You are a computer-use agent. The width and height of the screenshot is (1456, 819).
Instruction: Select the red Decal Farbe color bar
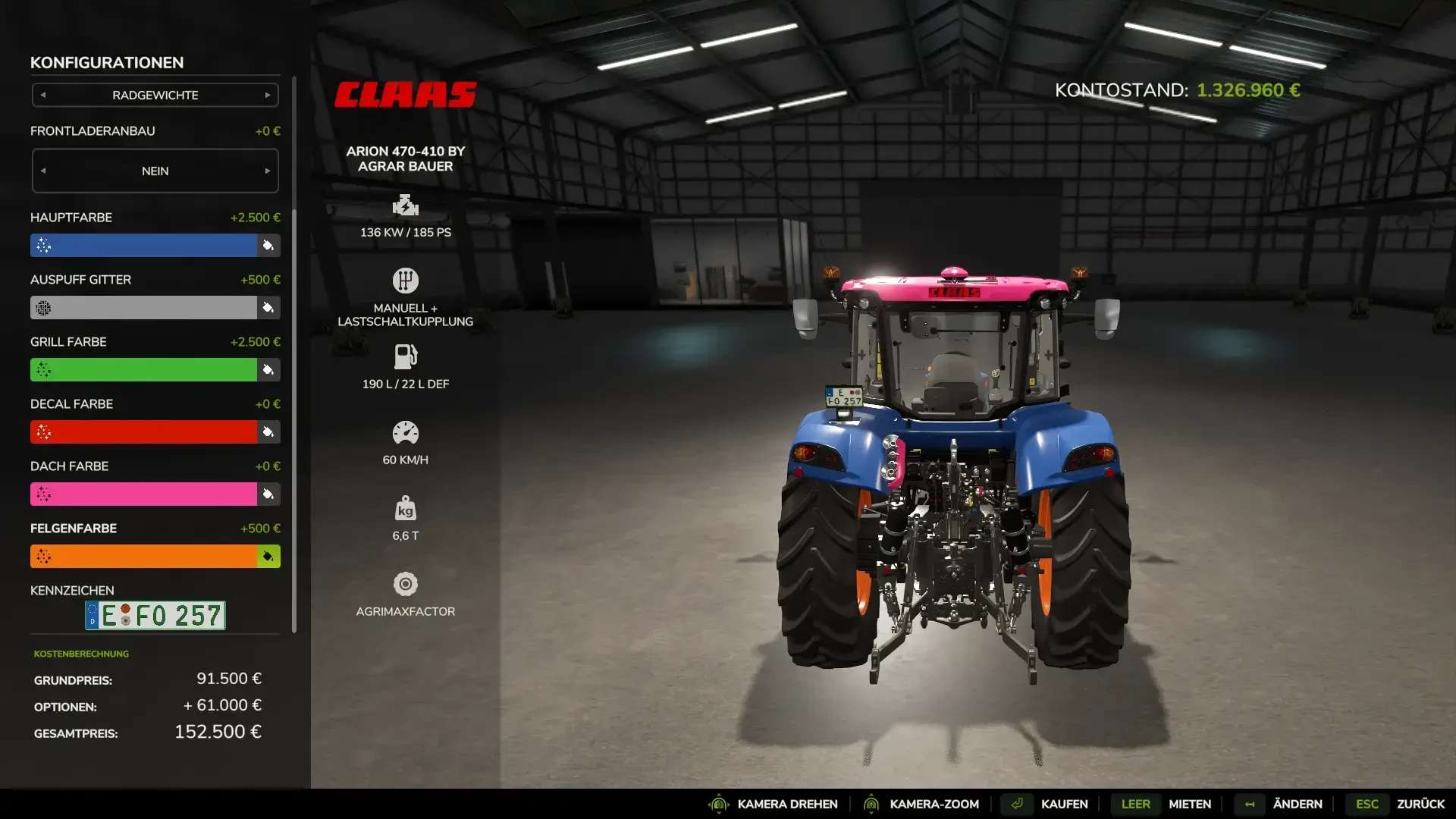(x=144, y=432)
